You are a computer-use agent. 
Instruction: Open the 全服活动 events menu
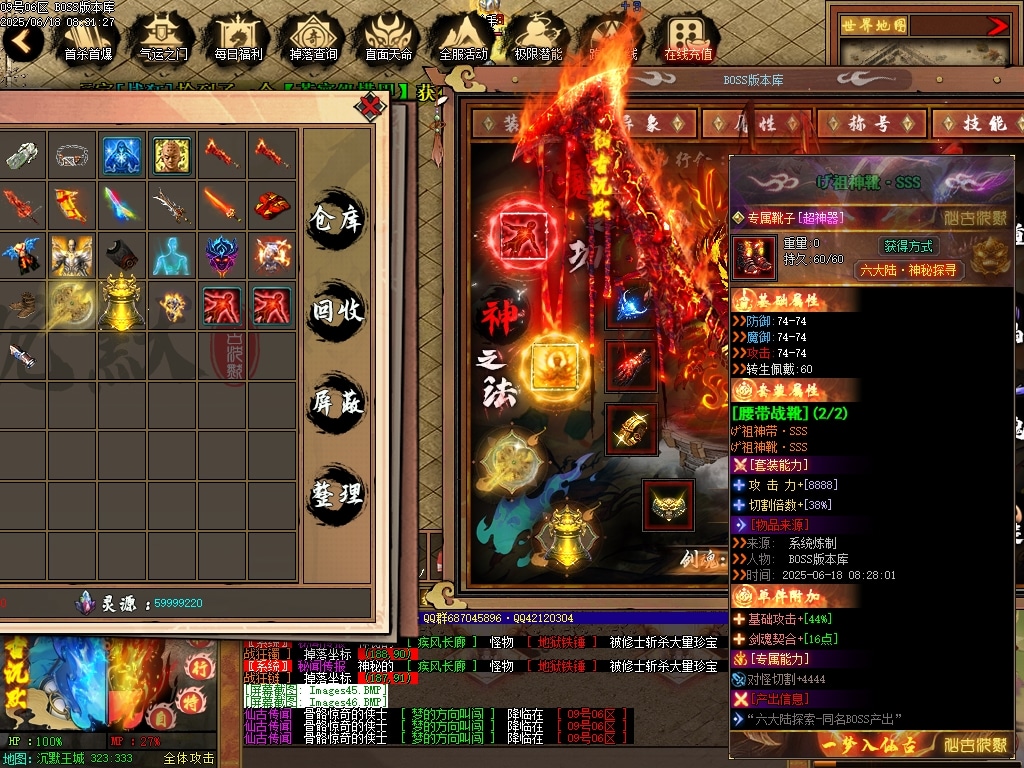pos(463,38)
